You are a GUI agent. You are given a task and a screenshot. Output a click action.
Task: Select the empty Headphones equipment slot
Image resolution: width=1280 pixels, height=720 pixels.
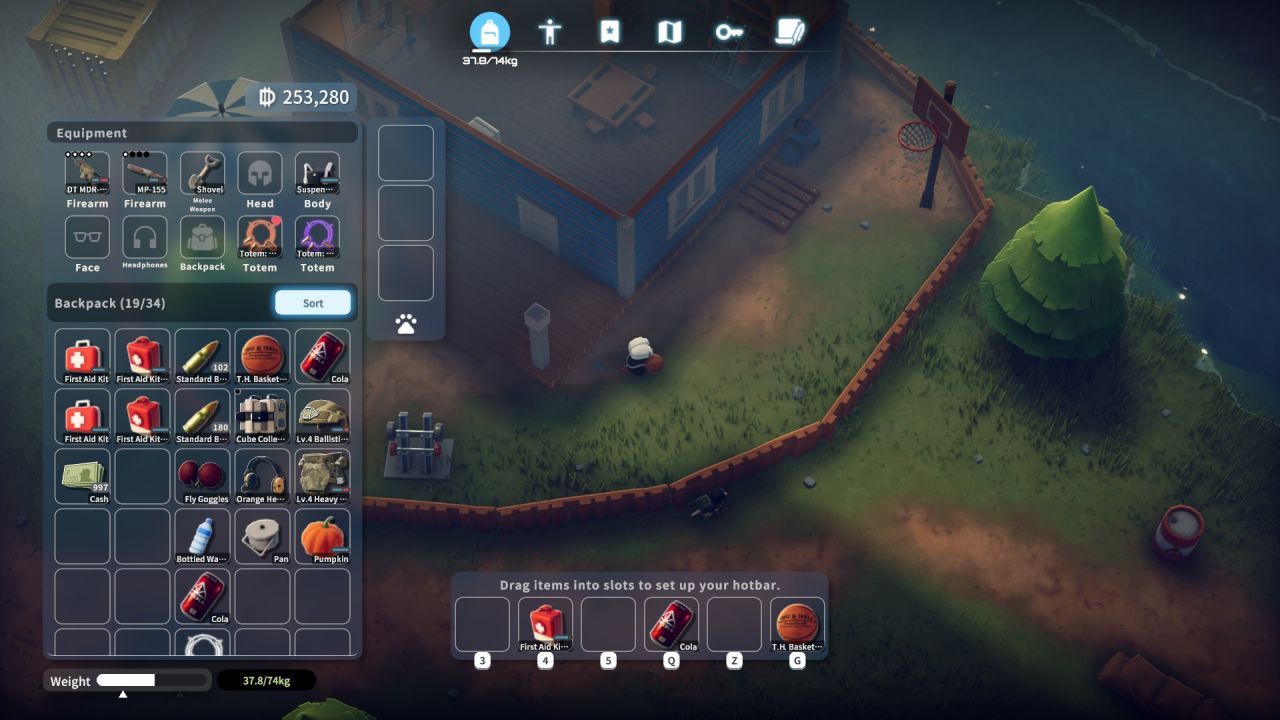click(143, 238)
